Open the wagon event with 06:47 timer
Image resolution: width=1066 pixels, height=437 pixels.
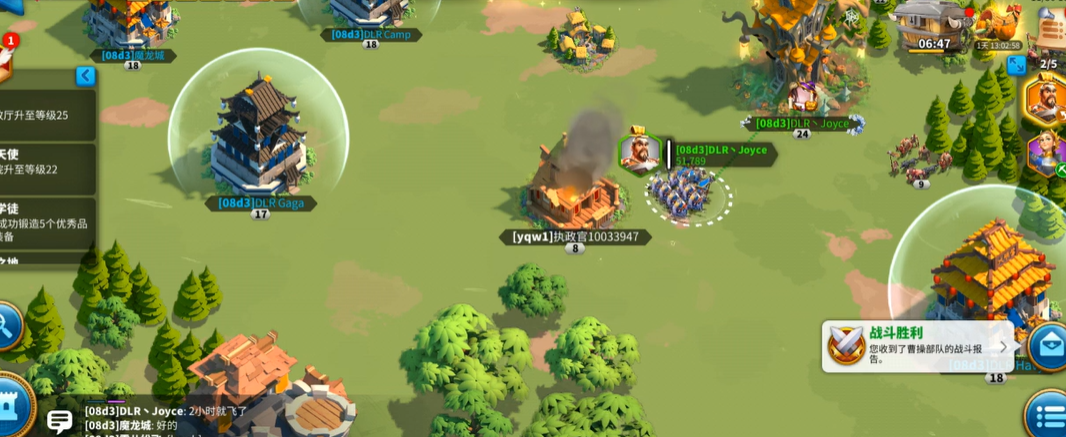pyautogui.click(x=932, y=25)
